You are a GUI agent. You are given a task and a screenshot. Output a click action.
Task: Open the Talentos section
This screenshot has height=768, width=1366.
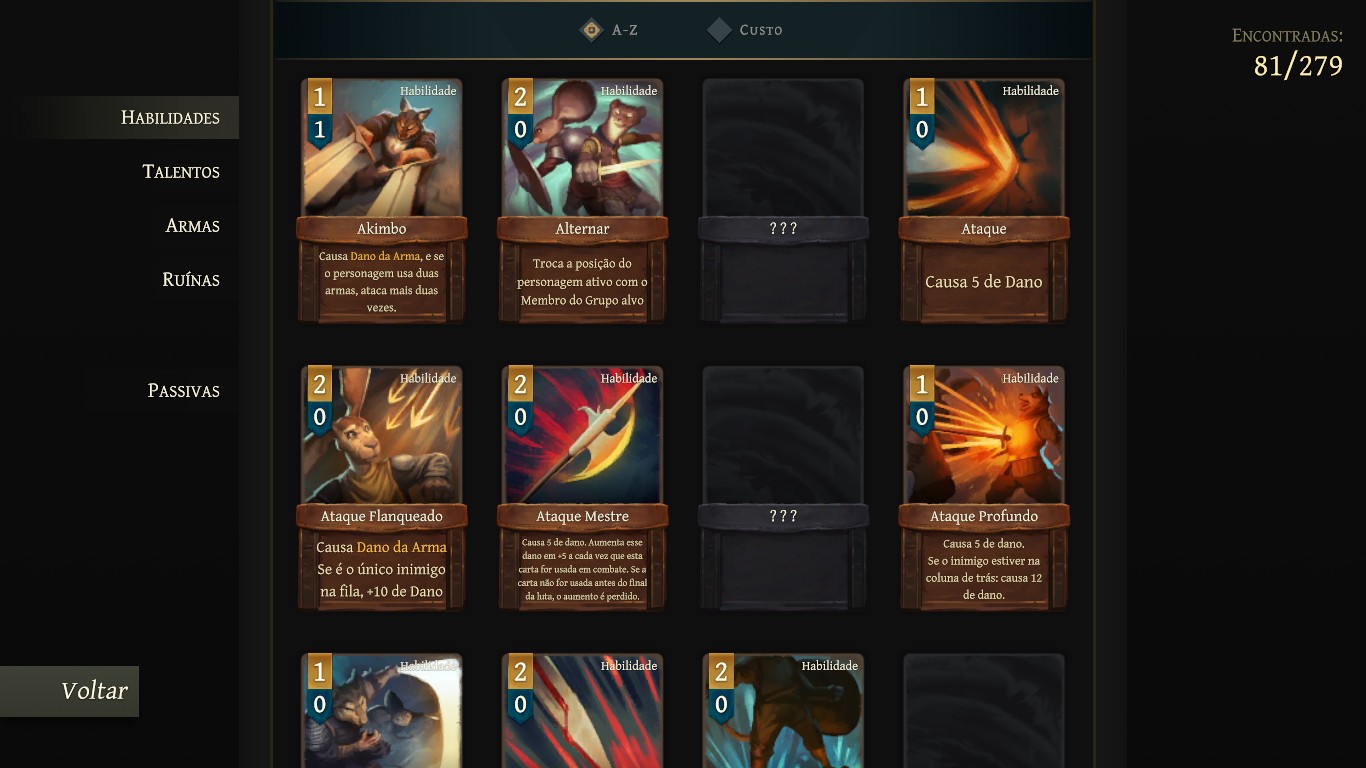pyautogui.click(x=181, y=171)
